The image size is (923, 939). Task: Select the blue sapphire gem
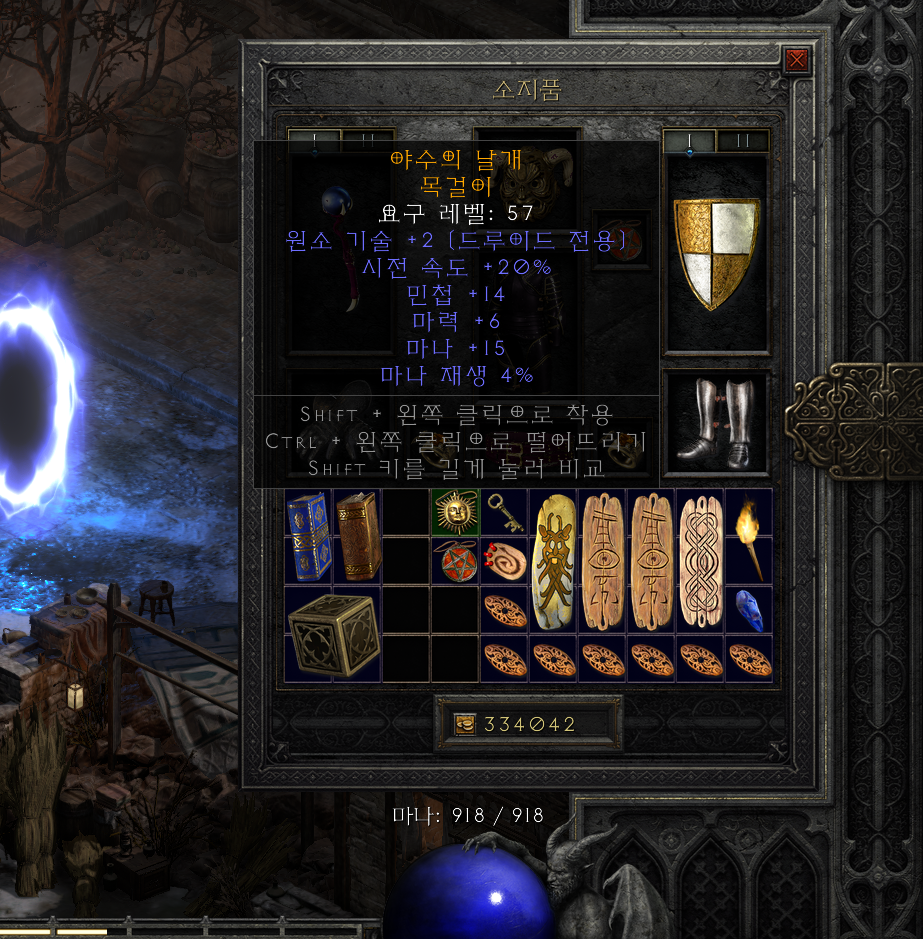(749, 609)
